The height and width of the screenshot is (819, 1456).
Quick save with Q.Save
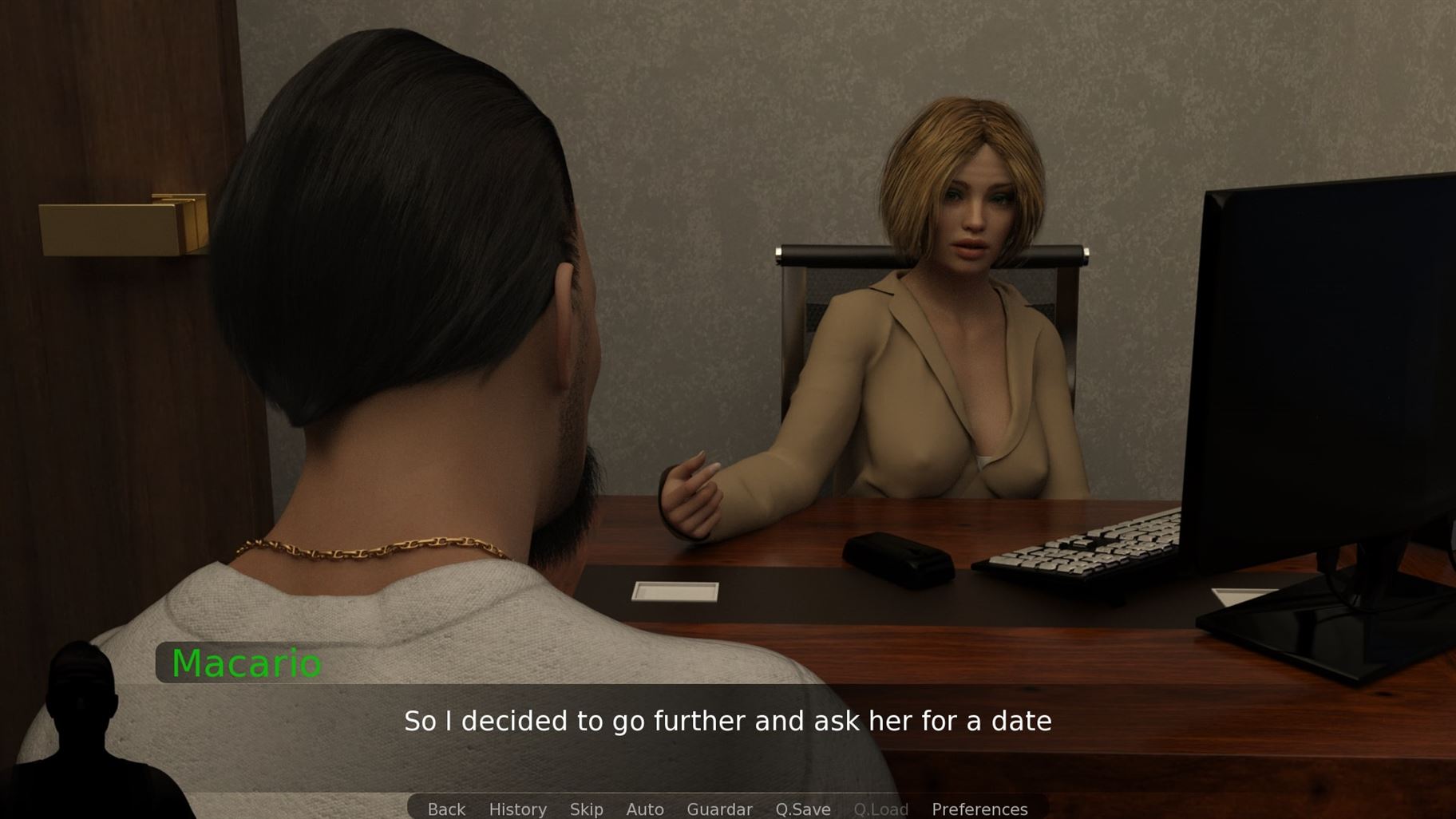coord(802,809)
